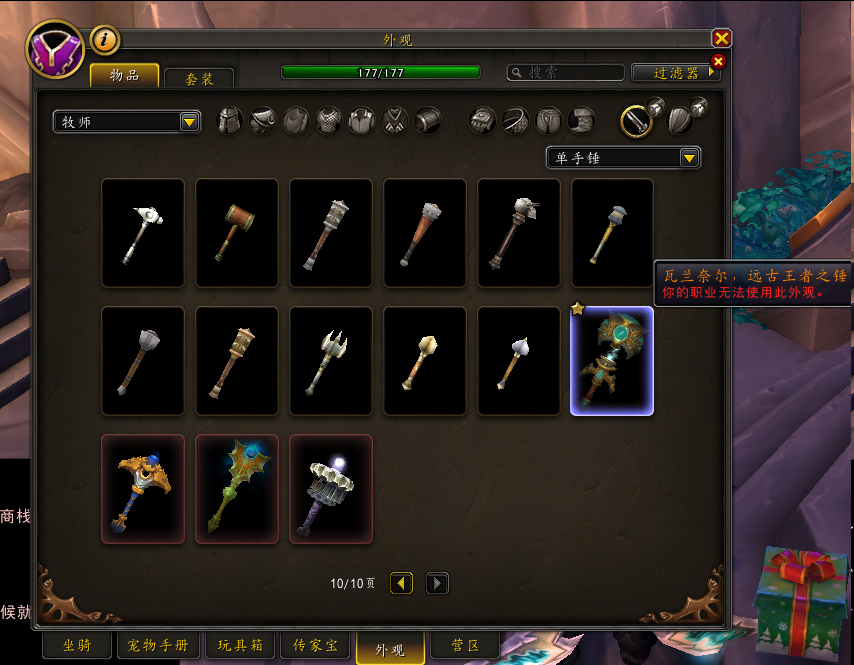Viewport: 854px width, 665px height.
Task: Go to the next appearance page
Action: point(437,583)
